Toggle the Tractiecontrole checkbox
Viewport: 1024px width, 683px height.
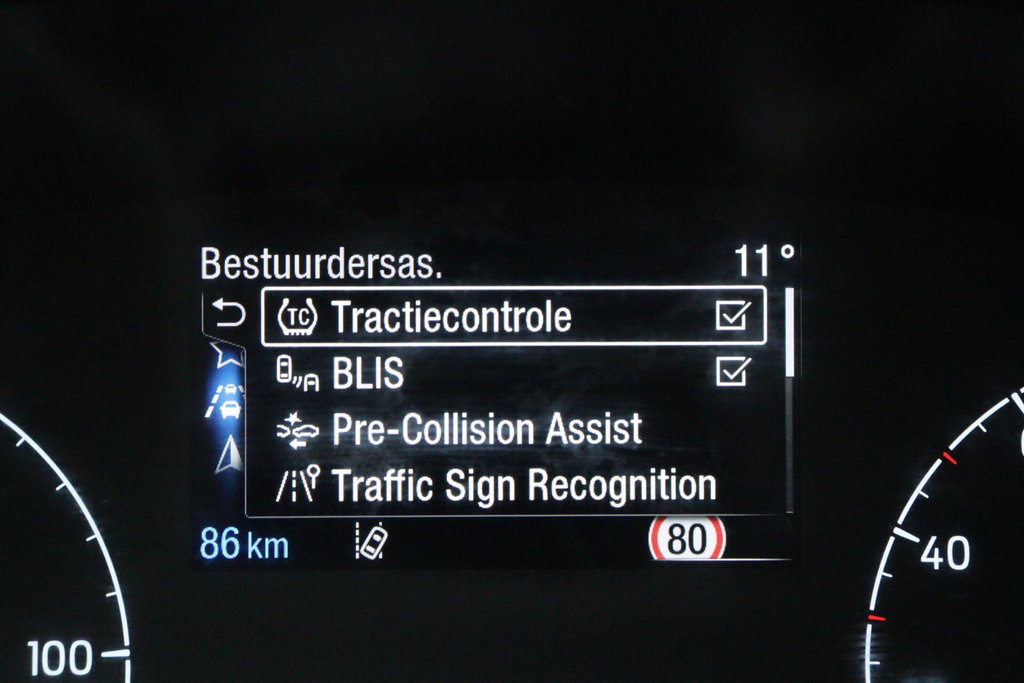coord(732,316)
